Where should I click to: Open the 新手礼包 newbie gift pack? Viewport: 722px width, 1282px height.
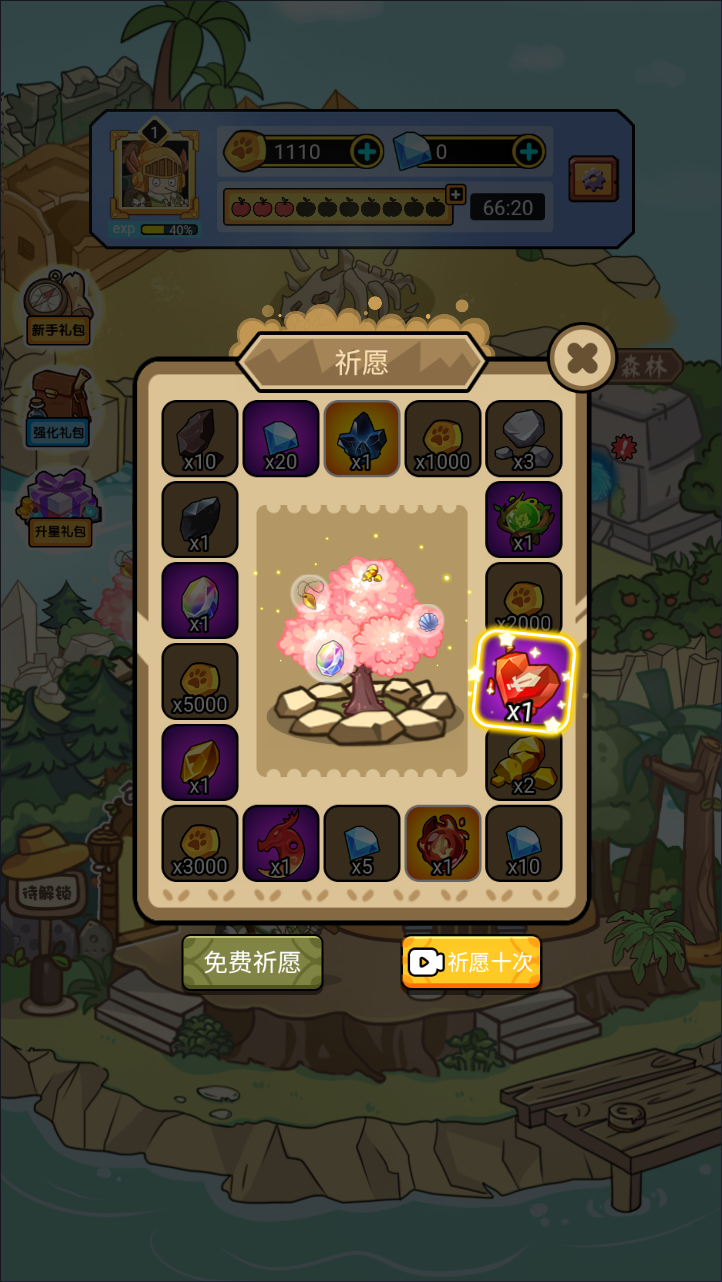pyautogui.click(x=59, y=307)
